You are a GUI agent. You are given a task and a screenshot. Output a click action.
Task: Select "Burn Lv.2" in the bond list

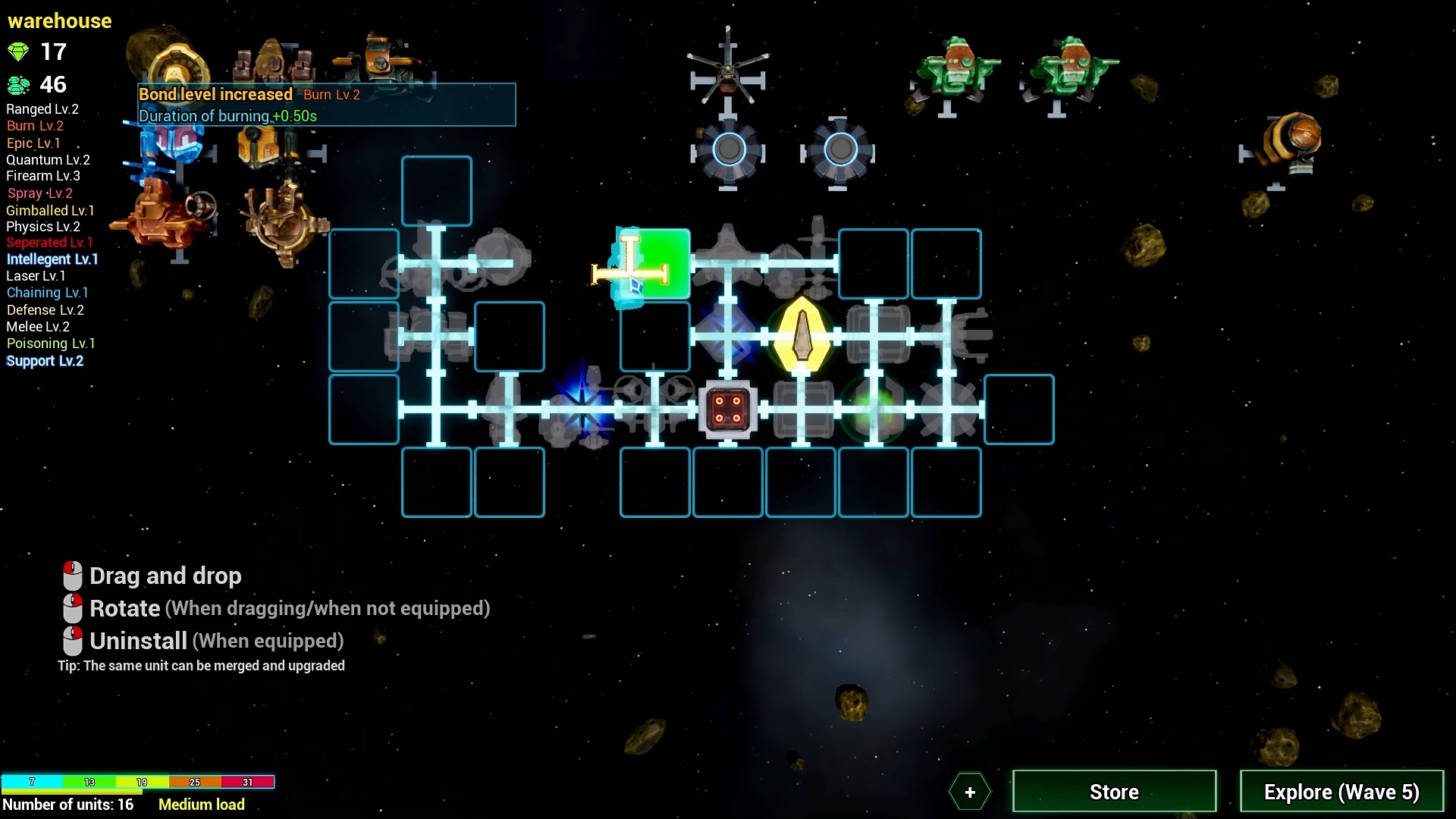[35, 125]
